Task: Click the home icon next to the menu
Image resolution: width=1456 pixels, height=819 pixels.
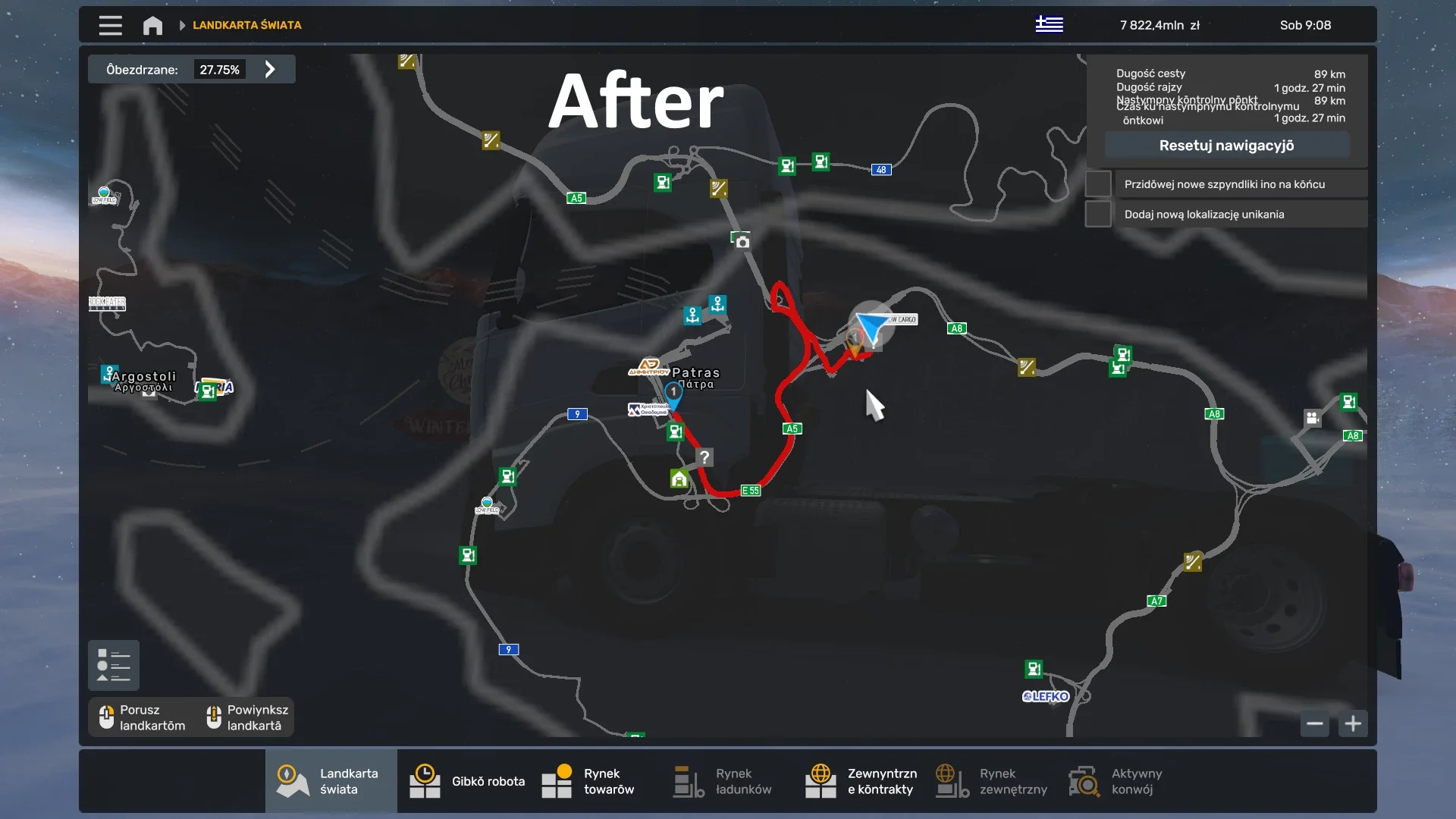Action: pos(152,25)
